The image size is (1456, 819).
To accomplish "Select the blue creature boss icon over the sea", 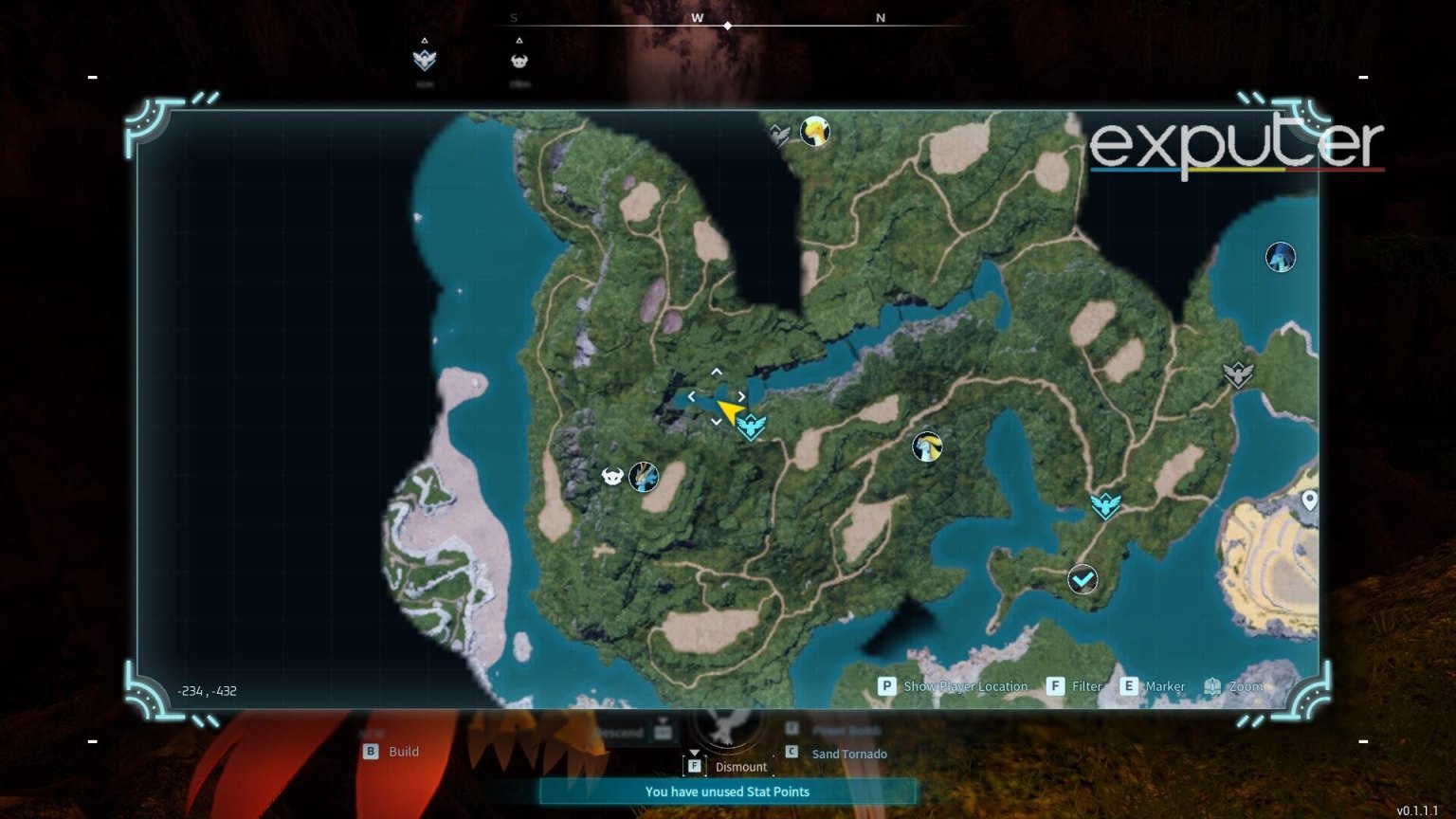I will (x=1281, y=257).
